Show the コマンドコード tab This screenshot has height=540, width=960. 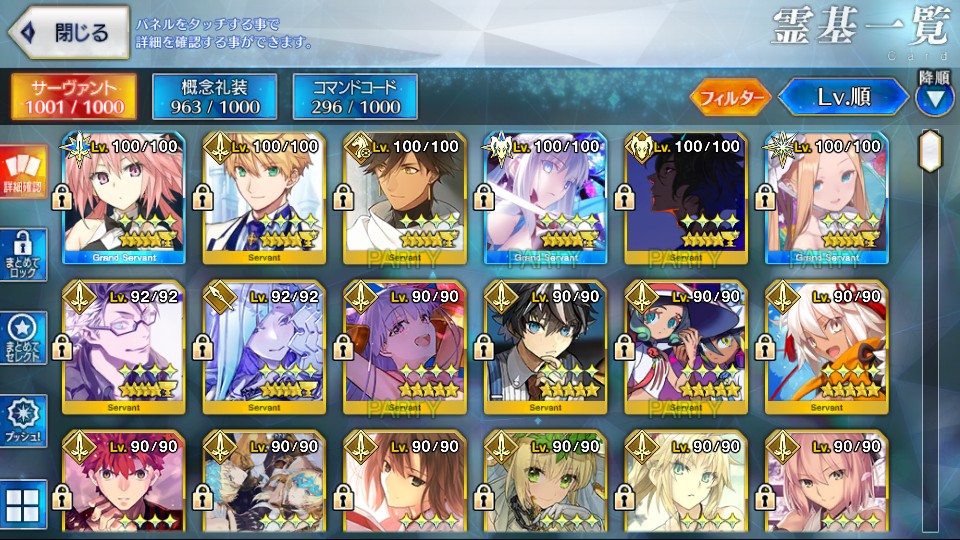(x=355, y=96)
